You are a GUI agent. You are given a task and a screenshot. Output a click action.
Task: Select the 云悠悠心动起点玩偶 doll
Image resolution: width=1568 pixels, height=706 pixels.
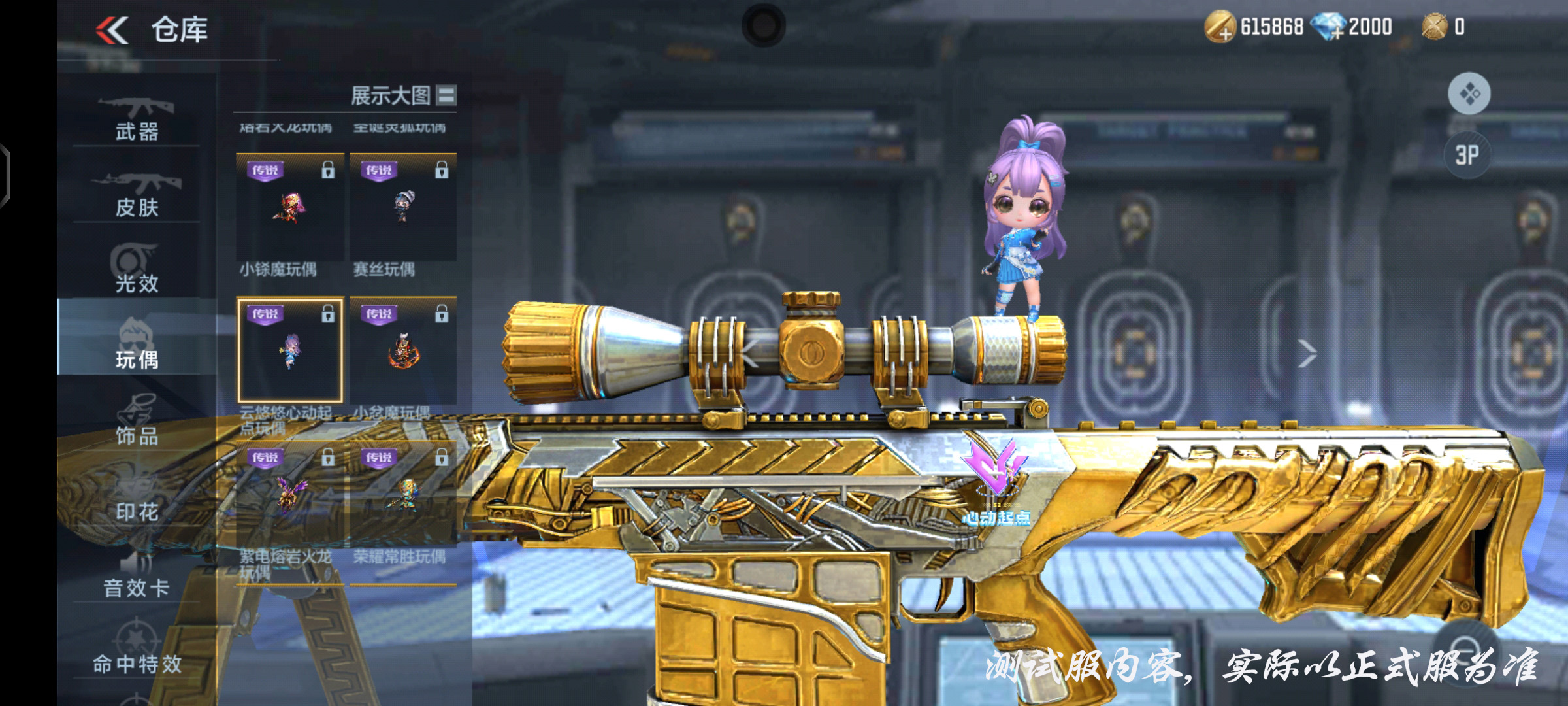(289, 351)
